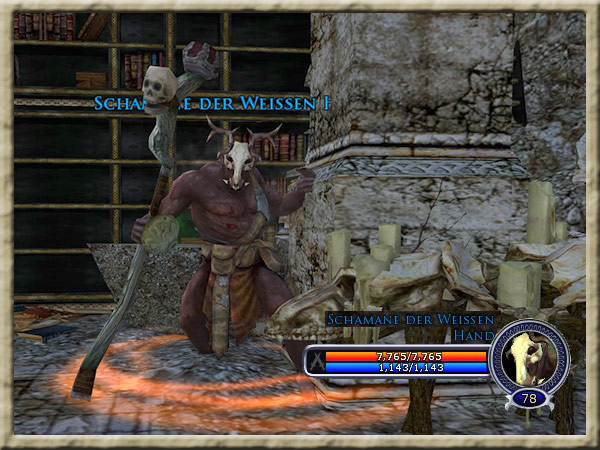The image size is (600, 450).
Task: Click the Schamane der Weissen Hand target portrait
Action: 529,356
